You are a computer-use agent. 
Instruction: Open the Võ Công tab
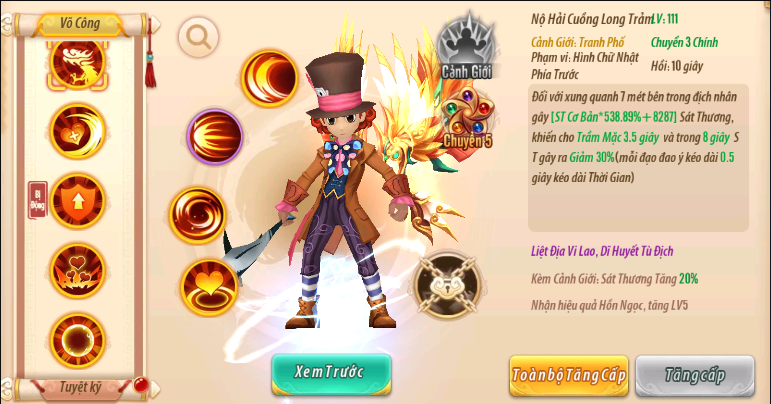click(x=79, y=21)
